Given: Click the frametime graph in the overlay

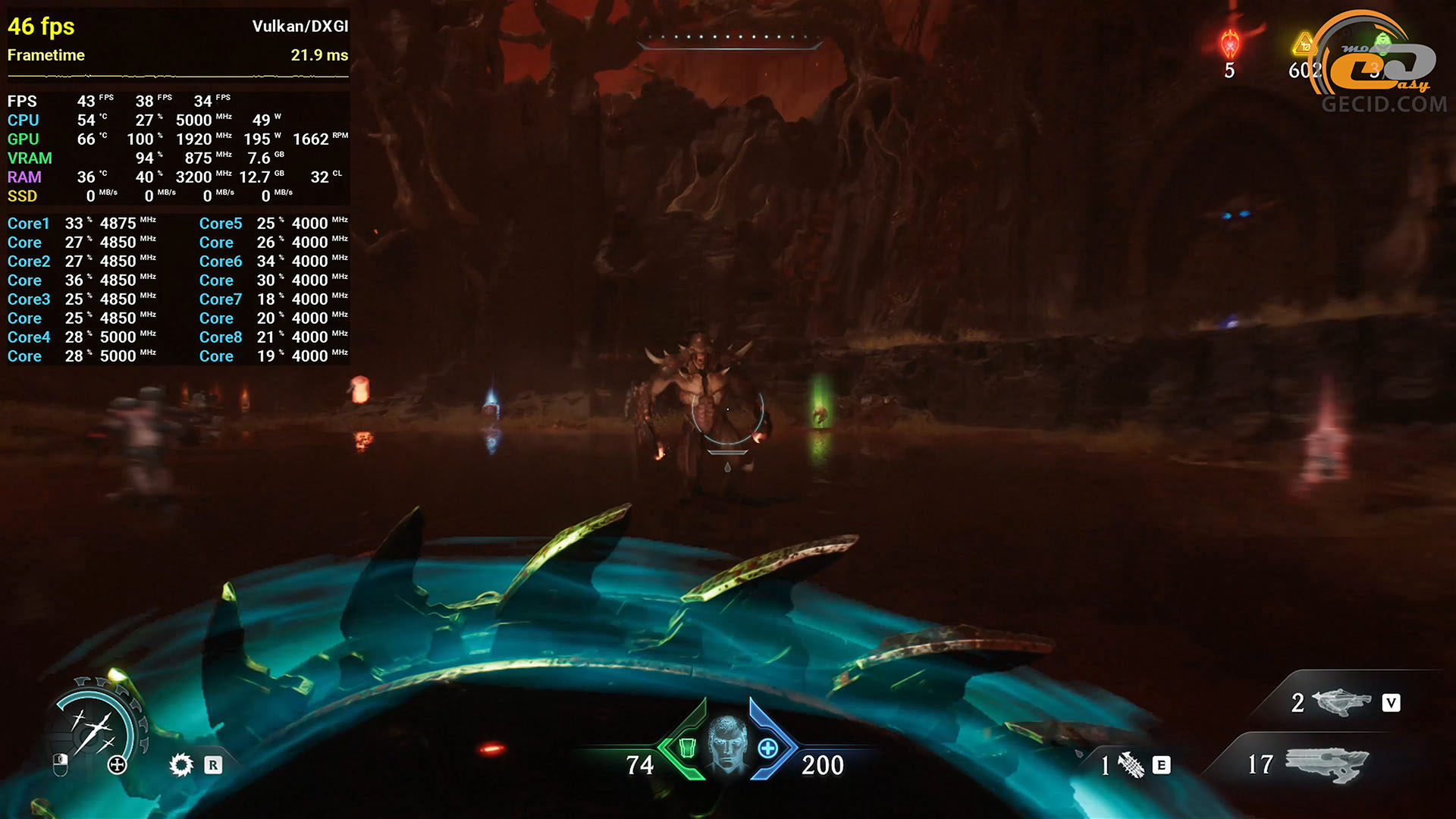Looking at the screenshot, I should click(x=177, y=76).
